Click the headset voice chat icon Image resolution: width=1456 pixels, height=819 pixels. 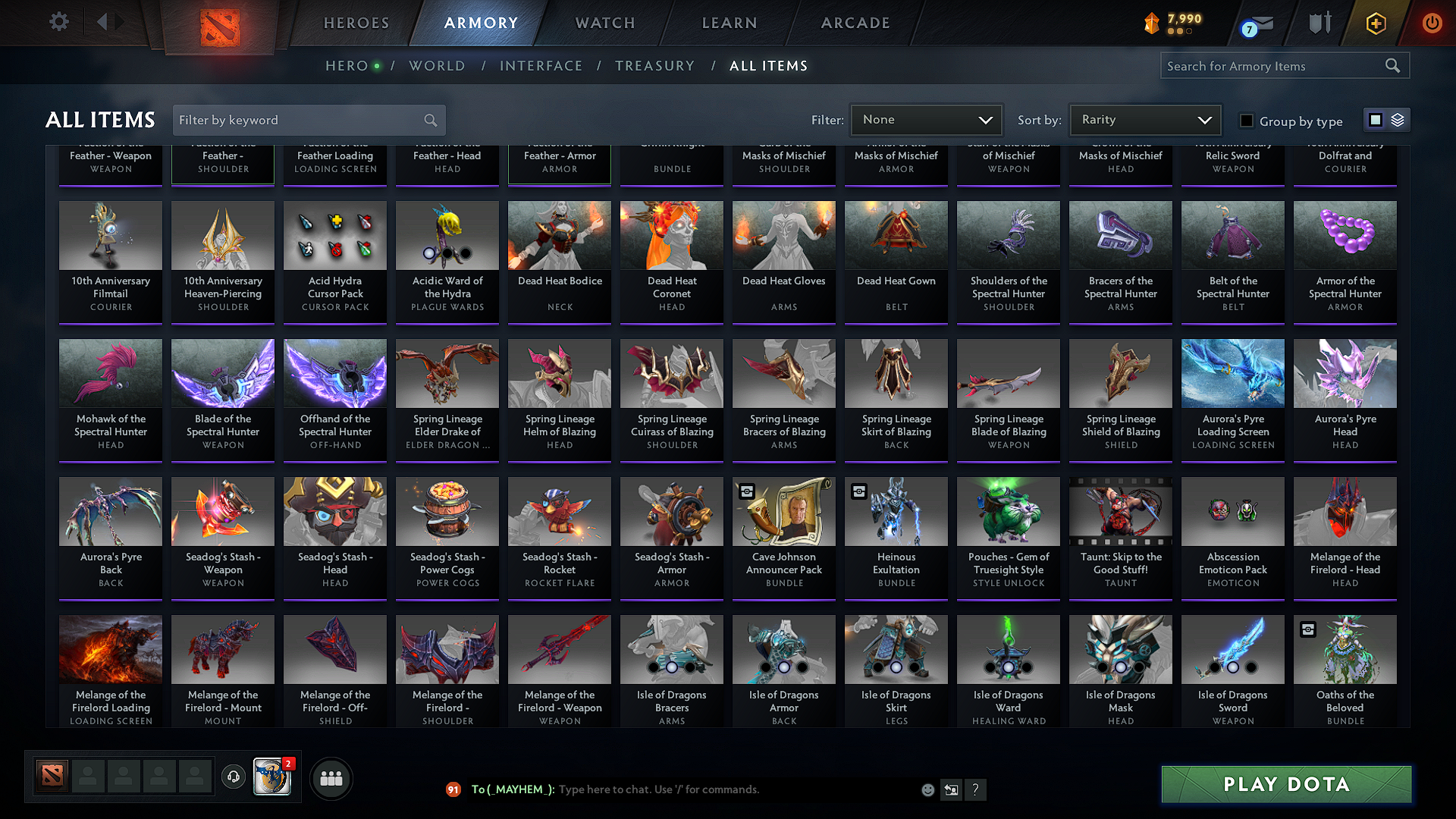pyautogui.click(x=233, y=777)
